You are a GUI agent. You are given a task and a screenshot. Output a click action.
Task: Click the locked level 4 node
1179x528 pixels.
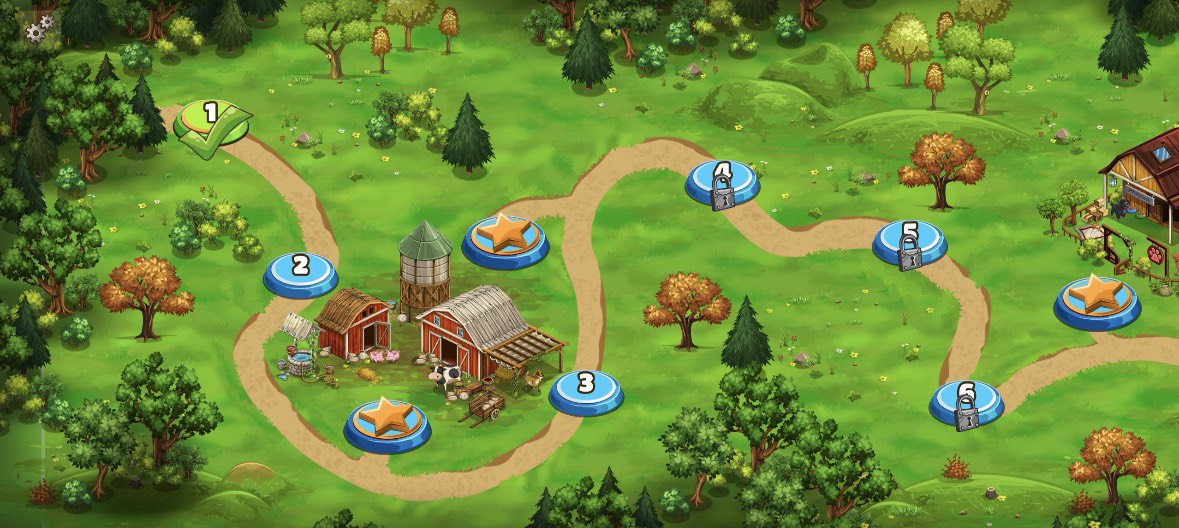[722, 182]
